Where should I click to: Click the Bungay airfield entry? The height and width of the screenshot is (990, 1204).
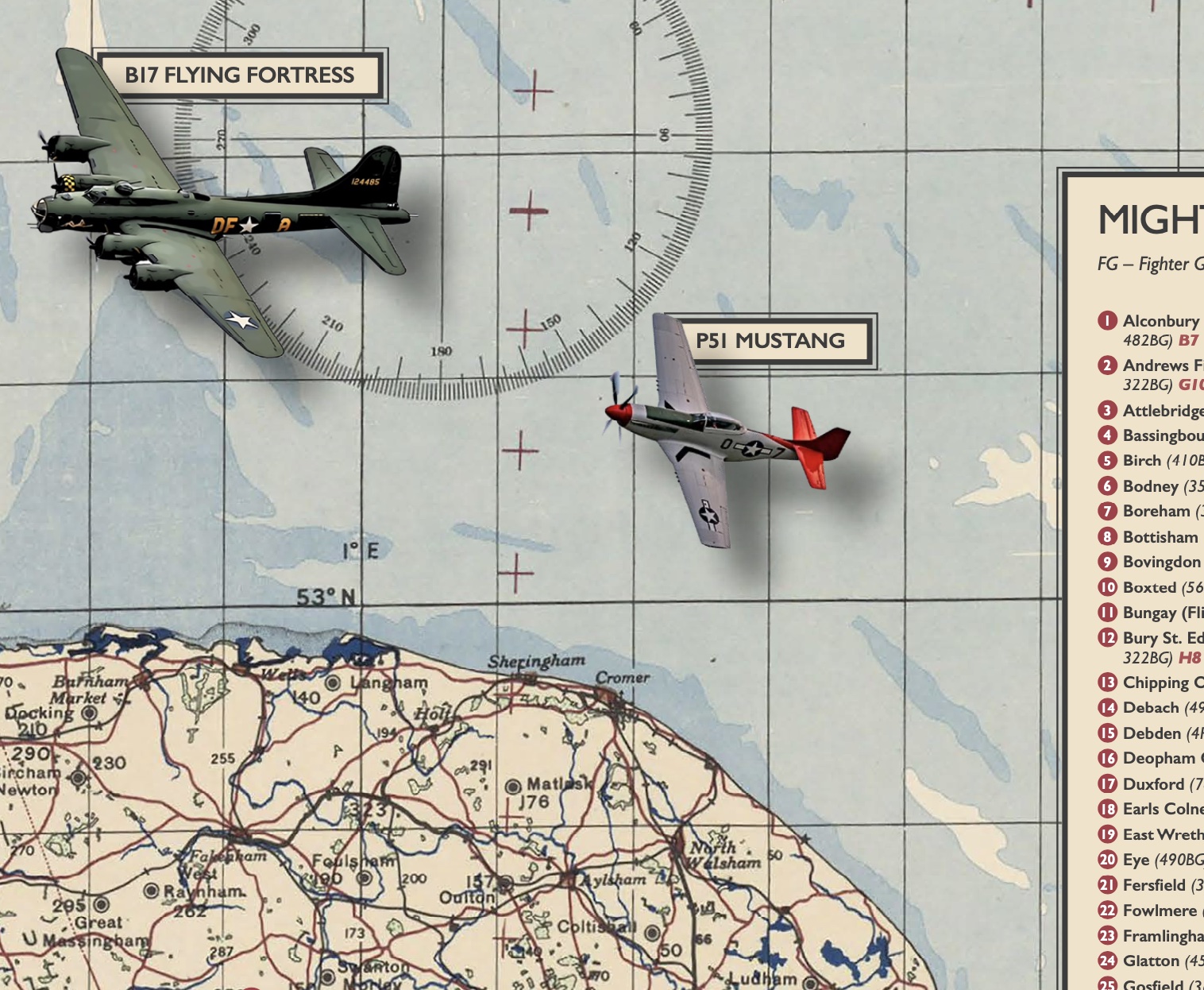pos(1149,613)
